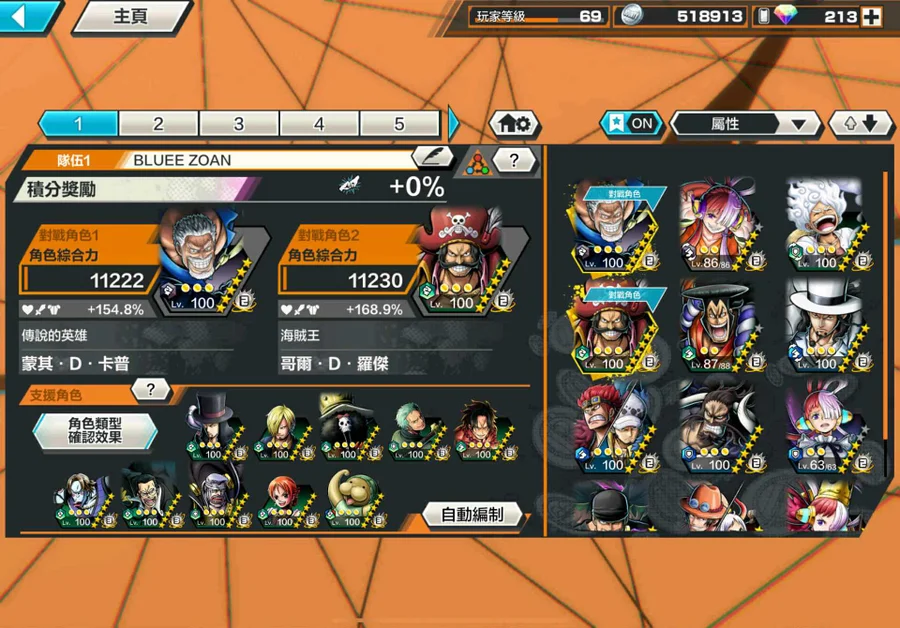Add more rainbow diamonds with plus button
Image resolution: width=900 pixels, height=628 pixels.
point(871,17)
